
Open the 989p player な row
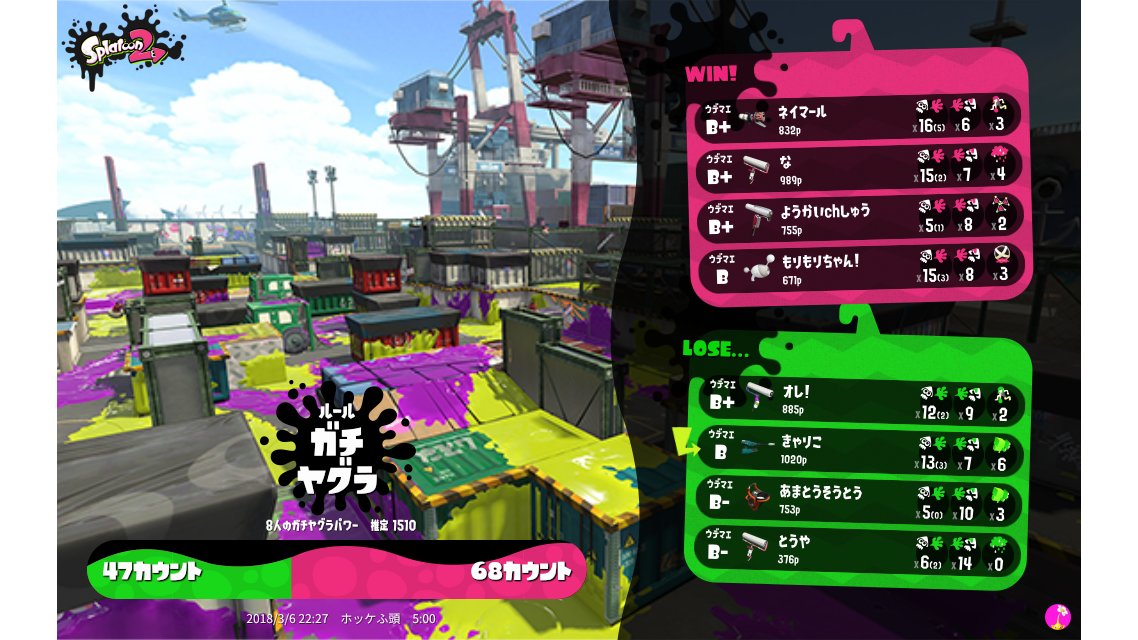click(858, 168)
